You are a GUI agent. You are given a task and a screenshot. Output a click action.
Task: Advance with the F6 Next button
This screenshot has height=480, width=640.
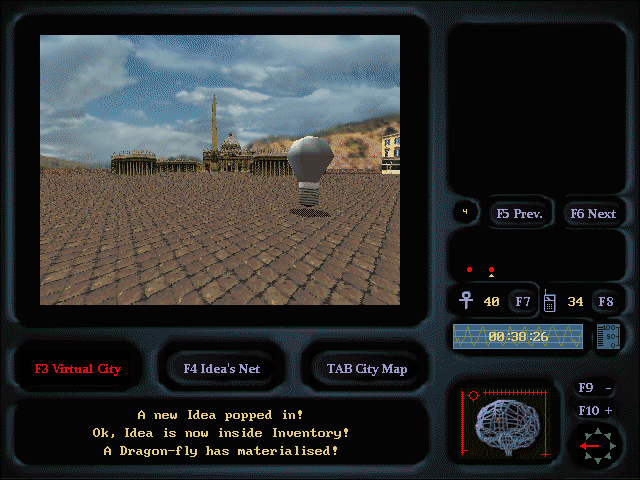click(592, 213)
